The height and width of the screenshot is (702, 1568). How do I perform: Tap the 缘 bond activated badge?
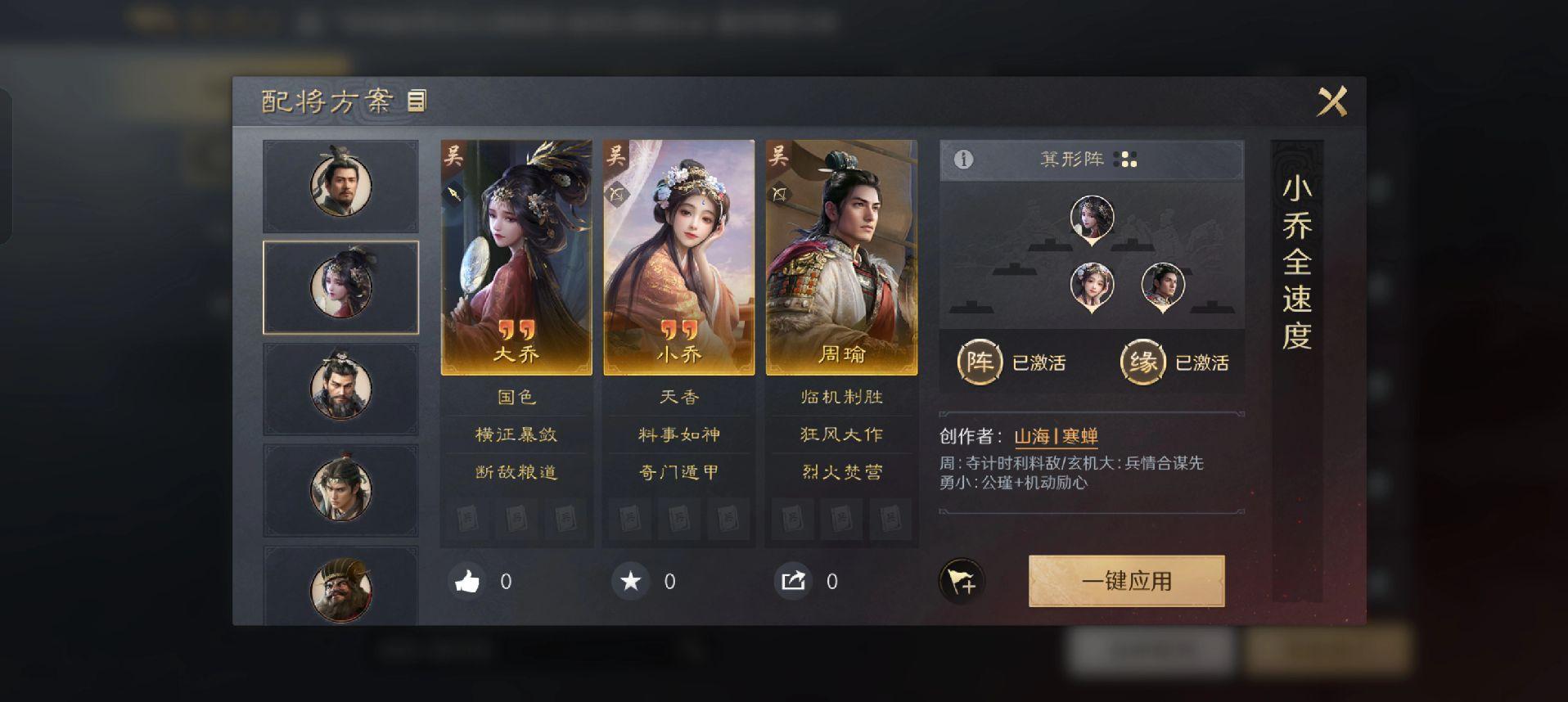click(1142, 362)
